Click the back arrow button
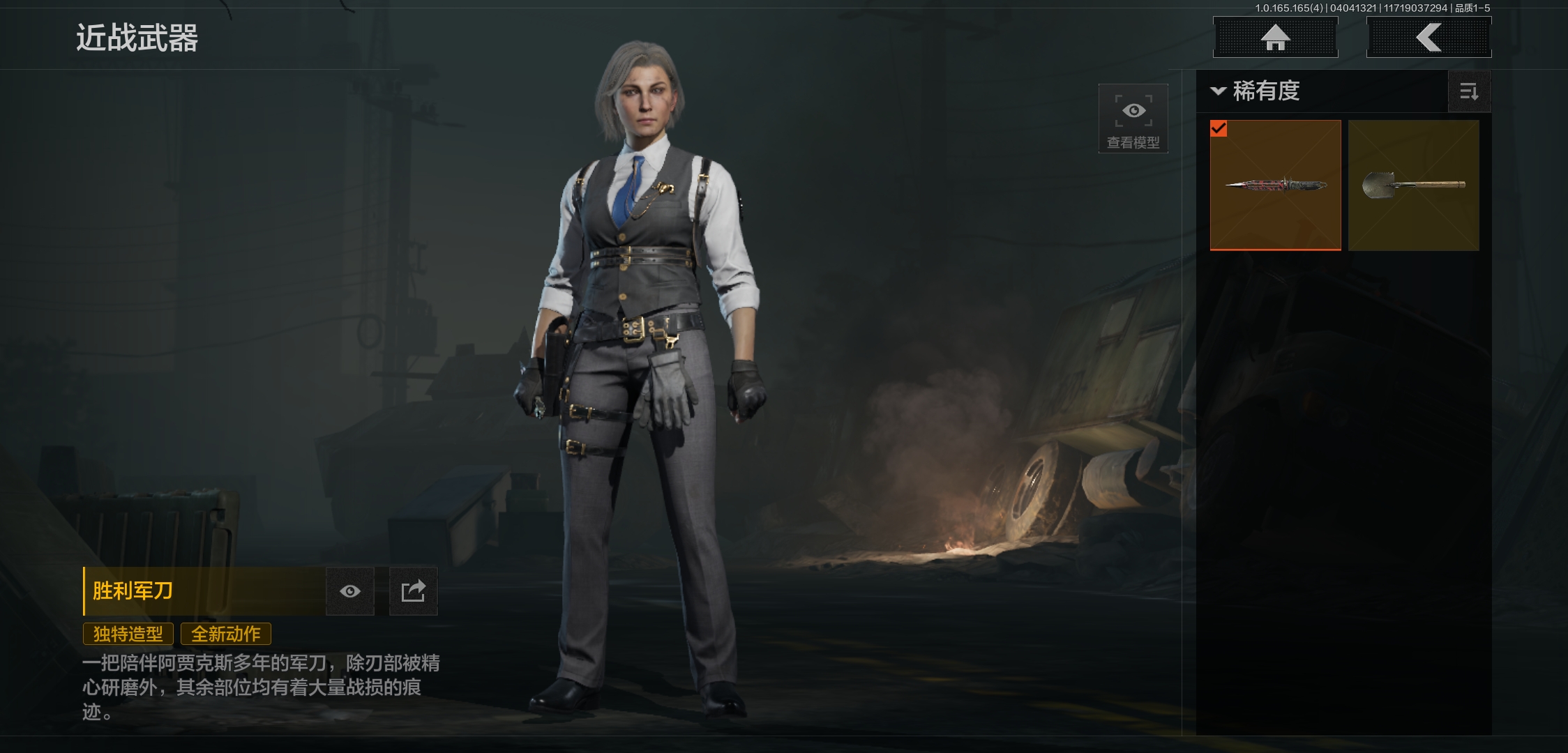Screen dimensions: 1568x753 click(1428, 37)
